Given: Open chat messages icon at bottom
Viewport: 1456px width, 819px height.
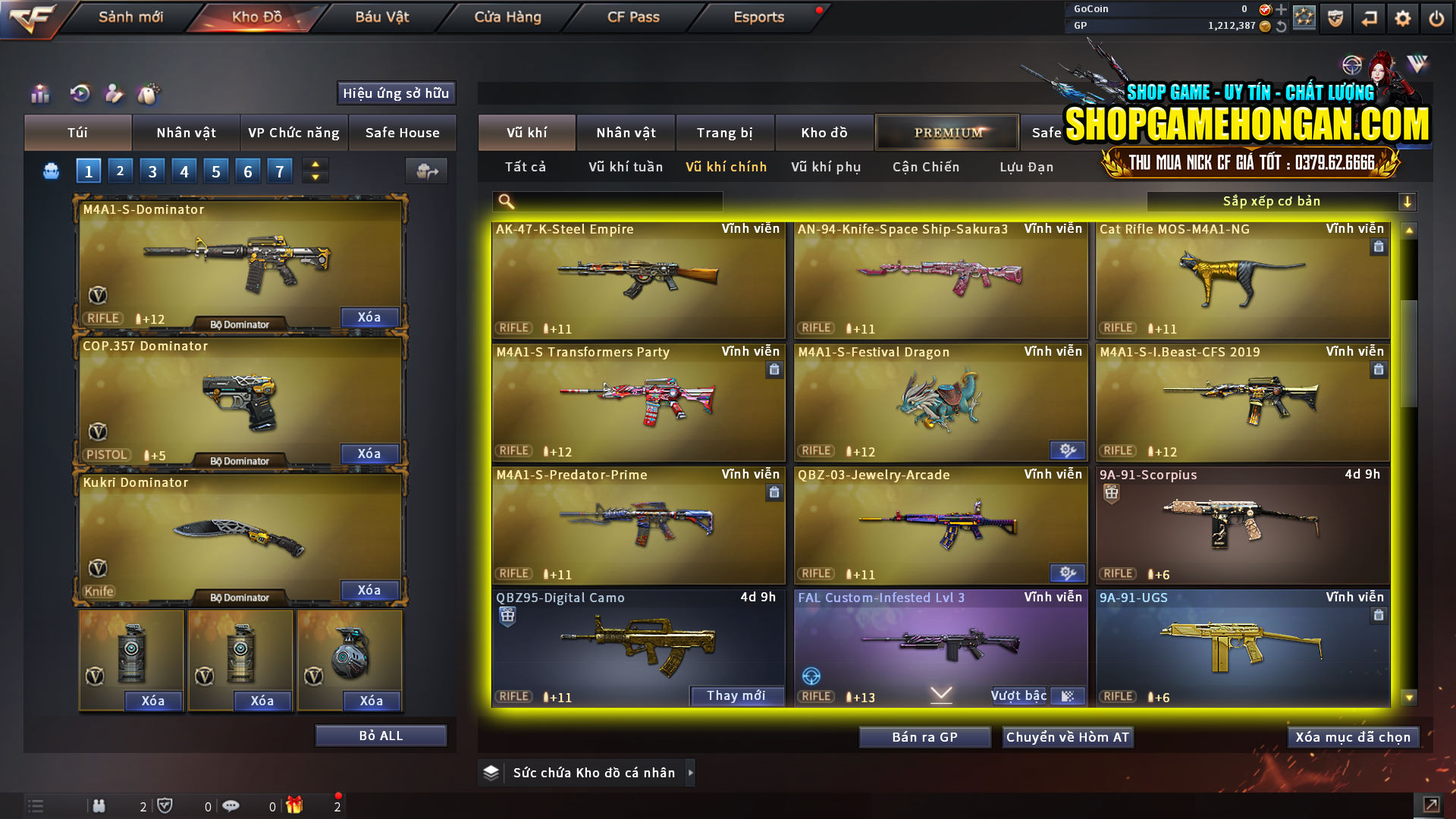Looking at the screenshot, I should [231, 806].
